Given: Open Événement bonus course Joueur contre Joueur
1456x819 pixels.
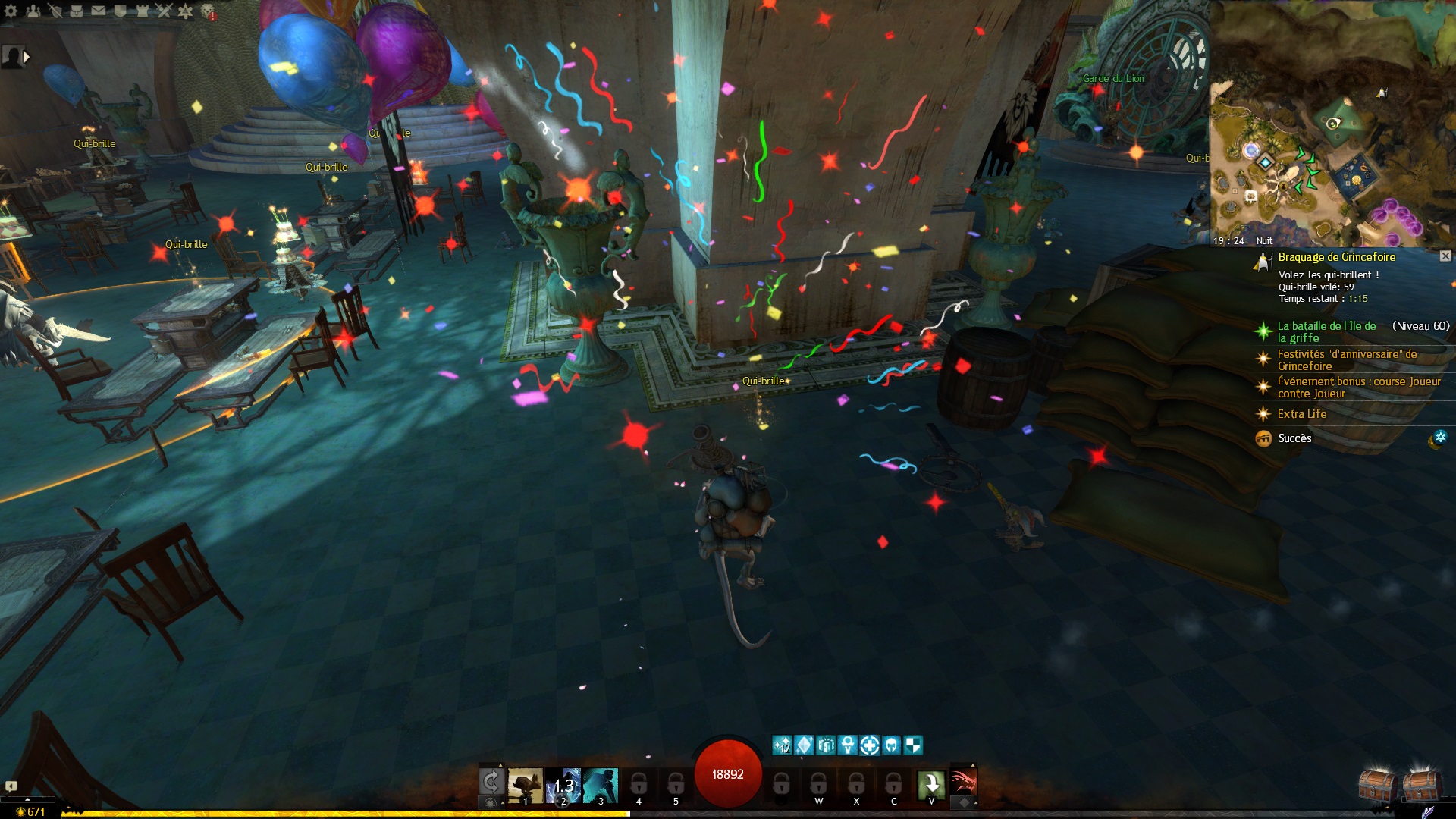Looking at the screenshot, I should (1358, 387).
